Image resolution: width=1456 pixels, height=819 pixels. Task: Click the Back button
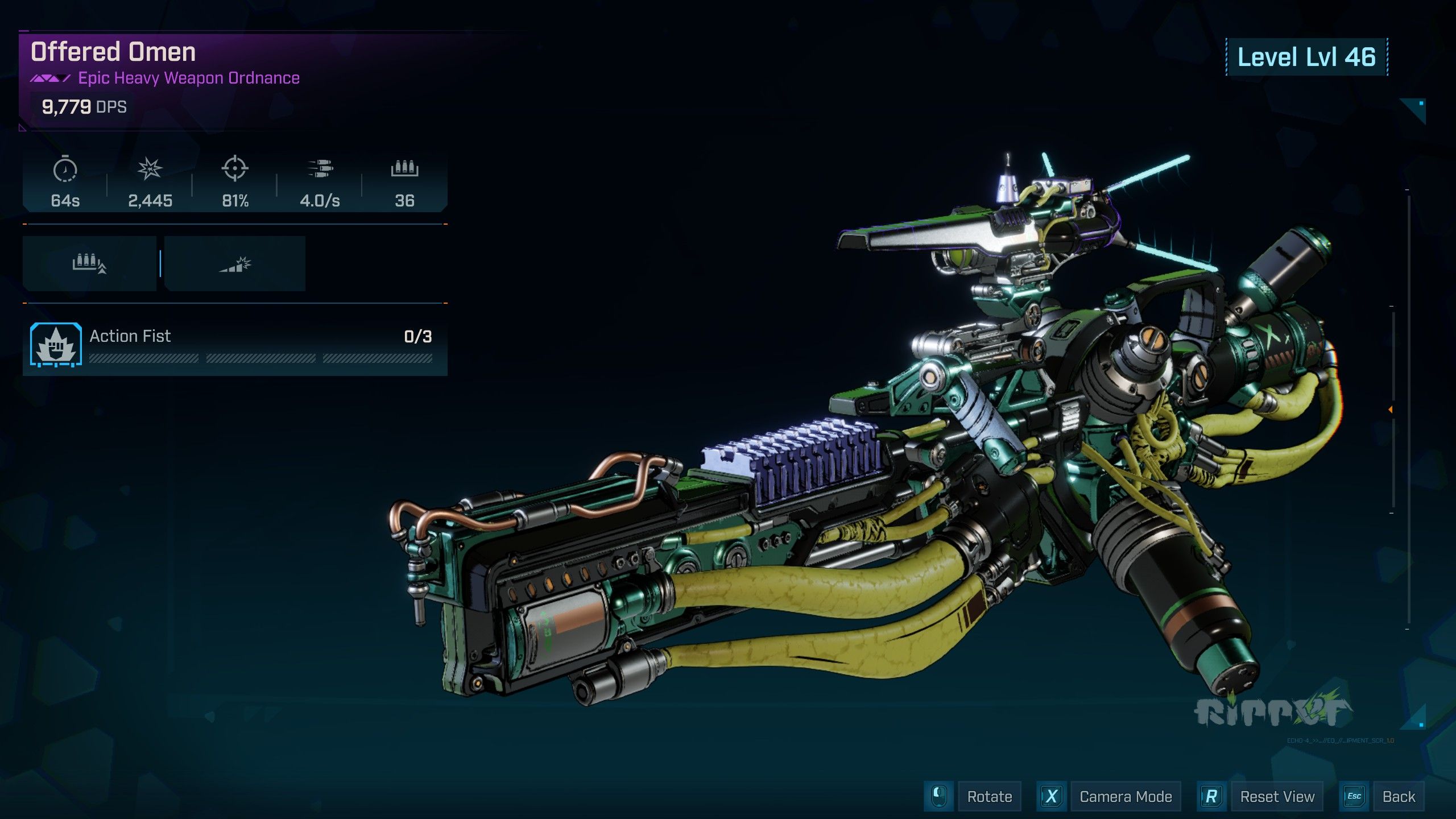coord(1398,797)
